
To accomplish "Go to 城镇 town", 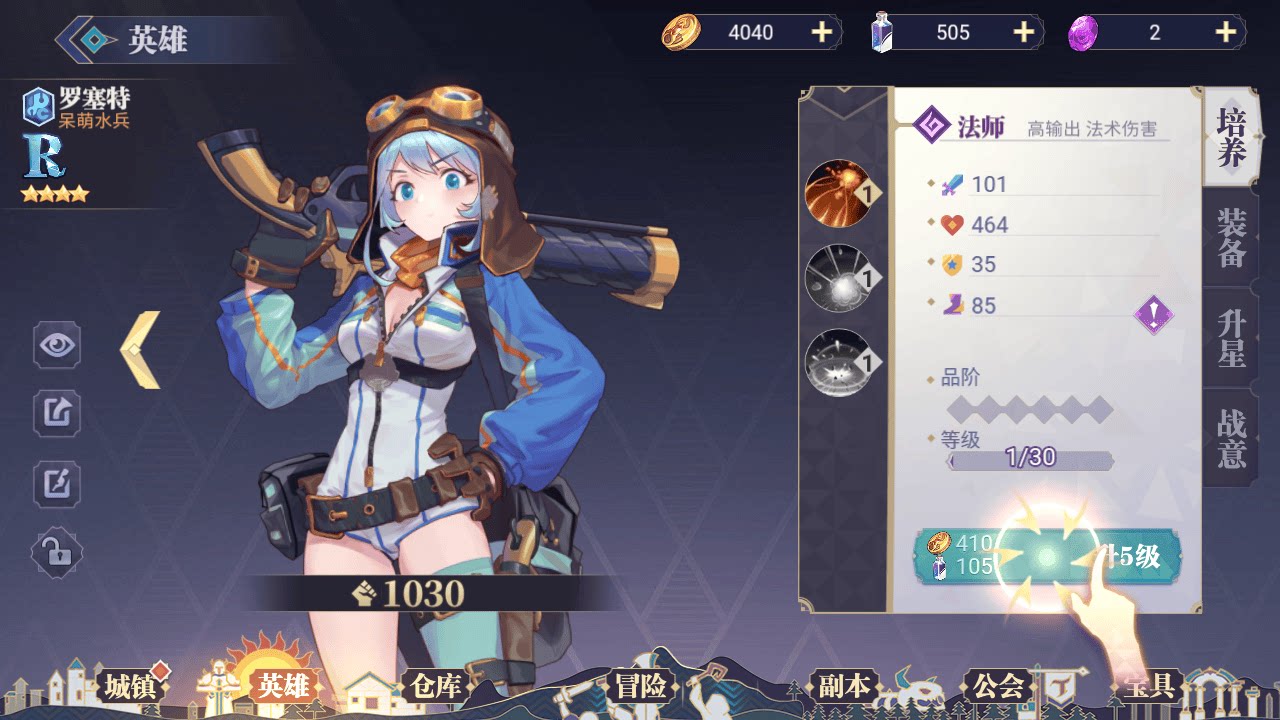I will [x=130, y=686].
